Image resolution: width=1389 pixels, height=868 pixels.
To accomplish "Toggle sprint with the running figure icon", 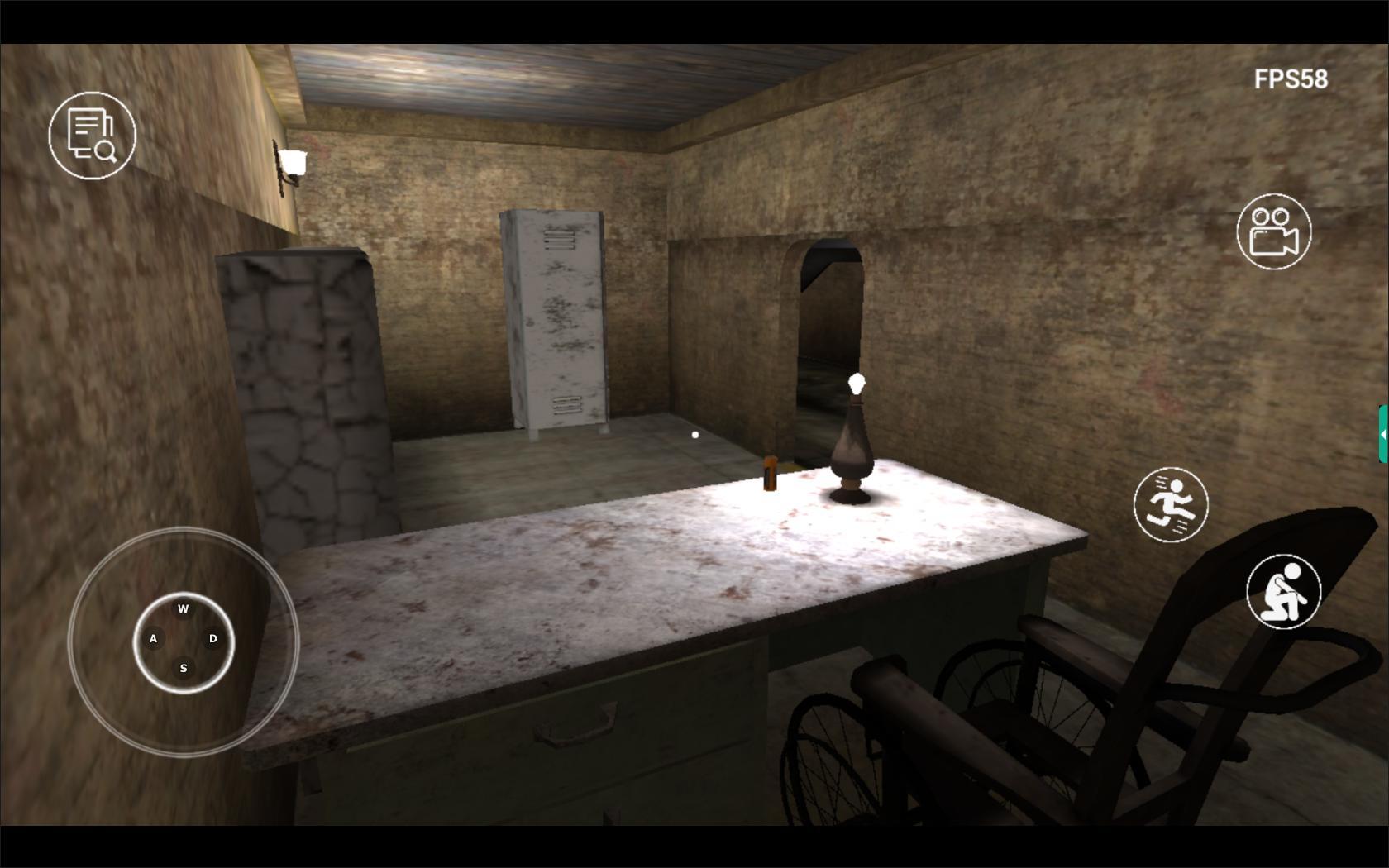I will 1171,505.
